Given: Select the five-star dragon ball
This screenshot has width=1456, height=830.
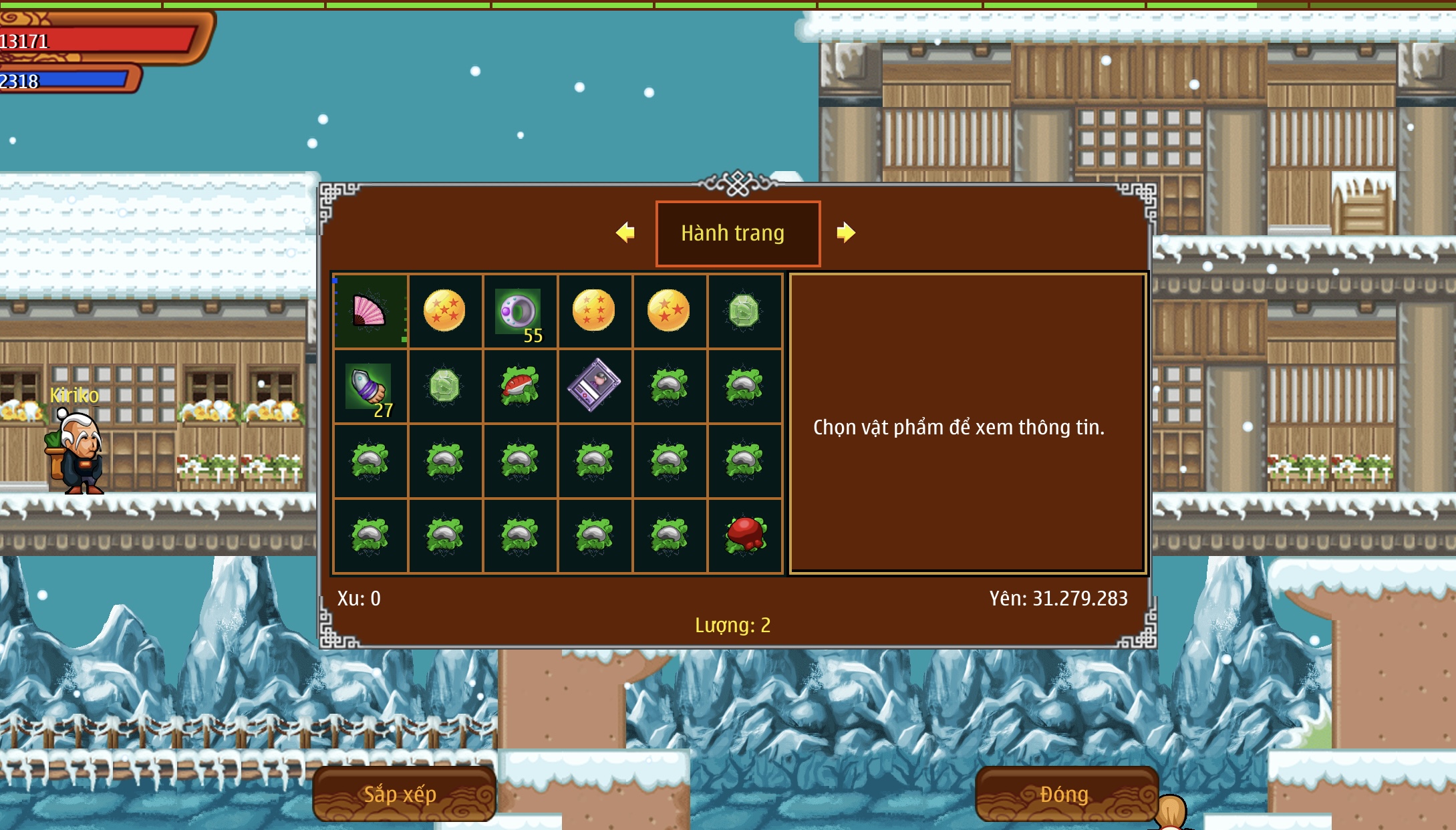Looking at the screenshot, I should pyautogui.click(x=444, y=311).
